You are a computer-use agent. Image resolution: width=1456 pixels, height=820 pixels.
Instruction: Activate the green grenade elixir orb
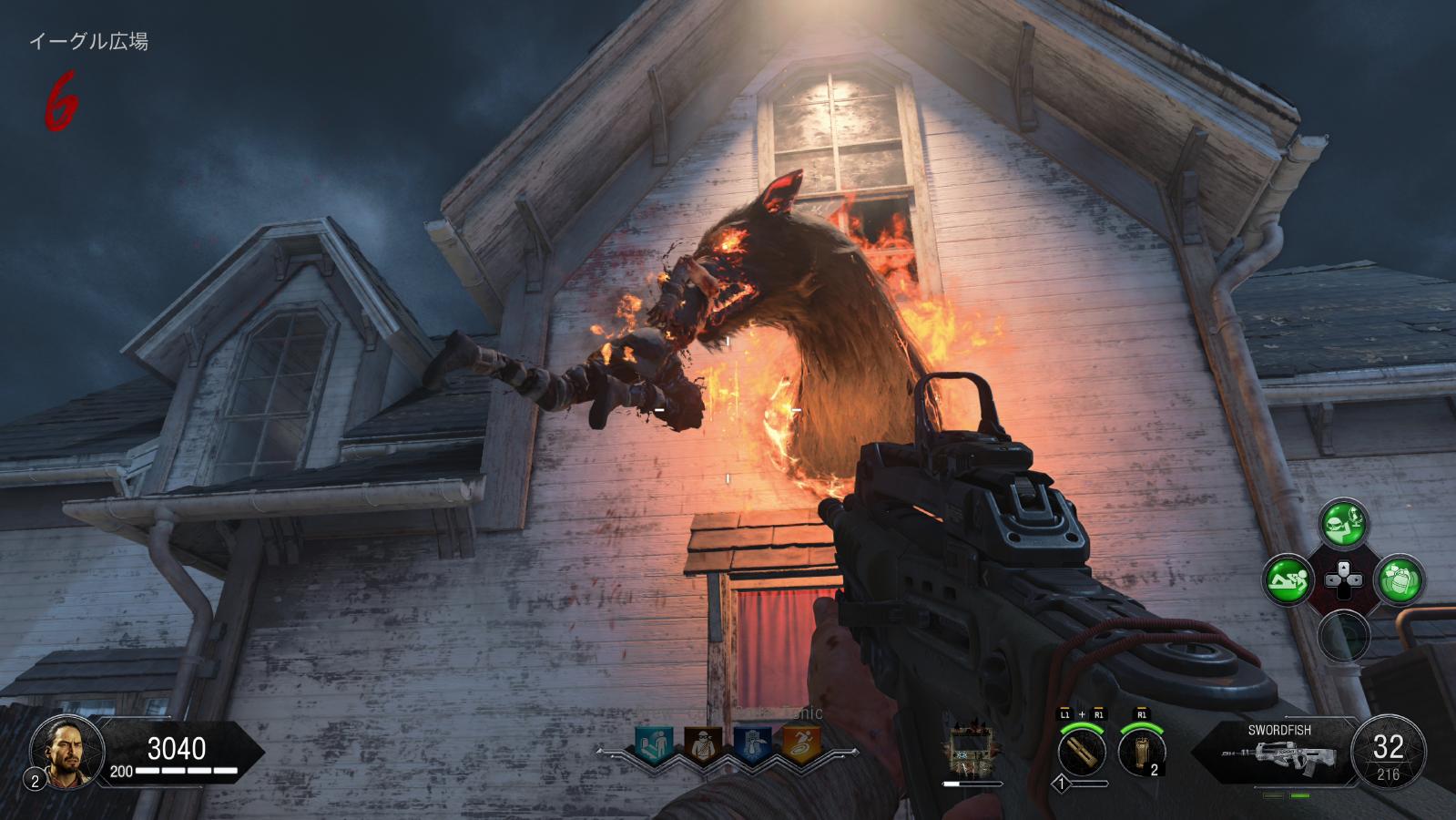[x=1400, y=579]
